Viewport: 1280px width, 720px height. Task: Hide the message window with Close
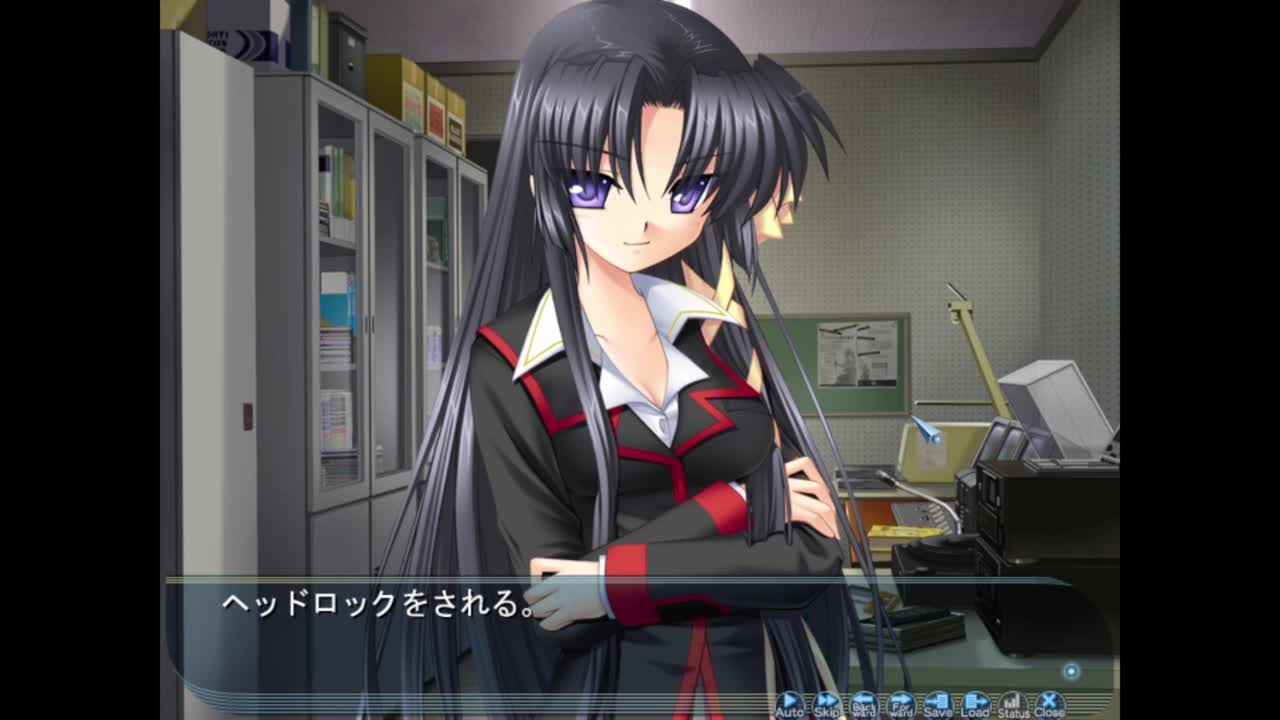tap(1049, 705)
